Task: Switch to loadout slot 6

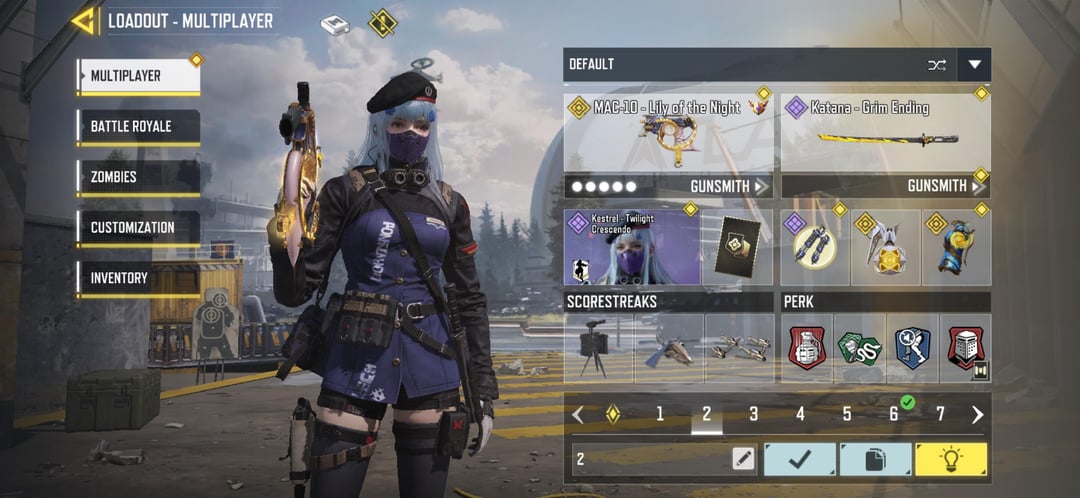Action: pos(893,414)
